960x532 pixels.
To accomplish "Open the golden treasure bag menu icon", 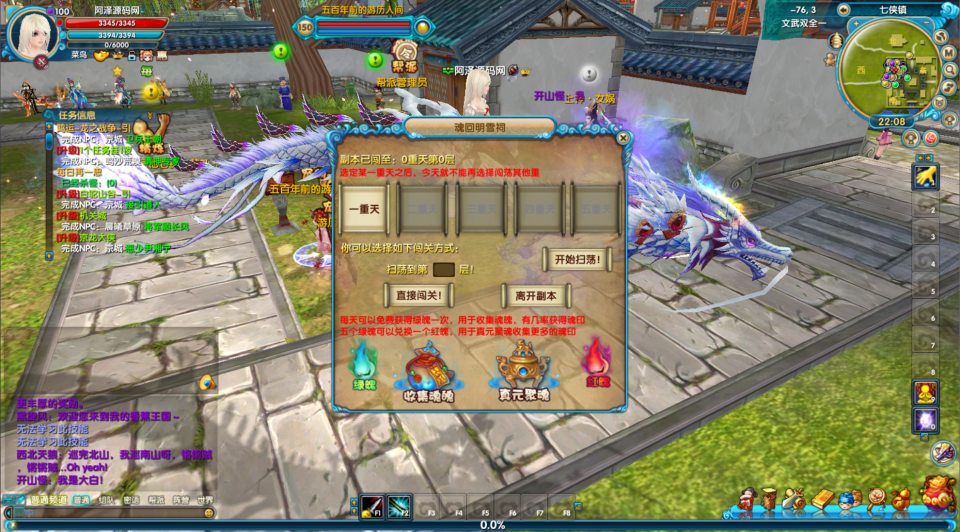I will 938,494.
